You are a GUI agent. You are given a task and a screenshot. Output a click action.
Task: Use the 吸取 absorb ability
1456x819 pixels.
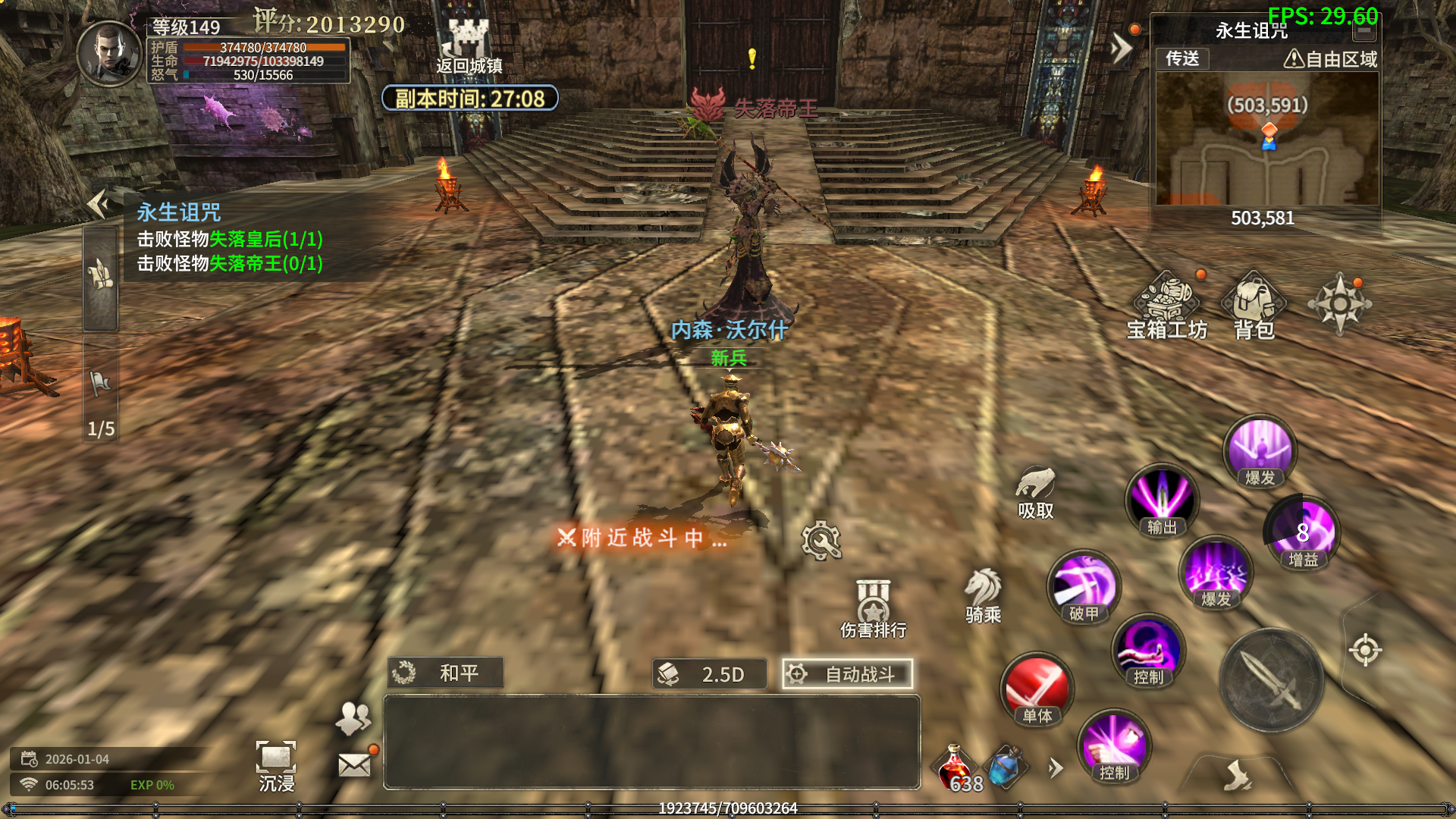pyautogui.click(x=1035, y=491)
